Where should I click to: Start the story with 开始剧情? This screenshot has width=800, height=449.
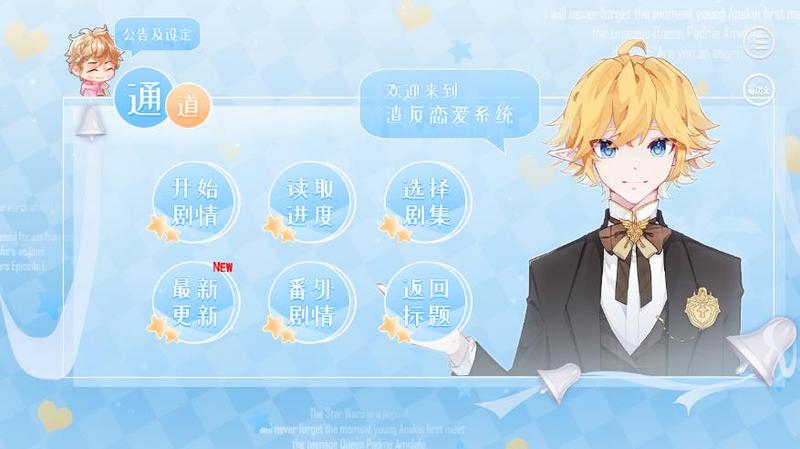coord(194,201)
